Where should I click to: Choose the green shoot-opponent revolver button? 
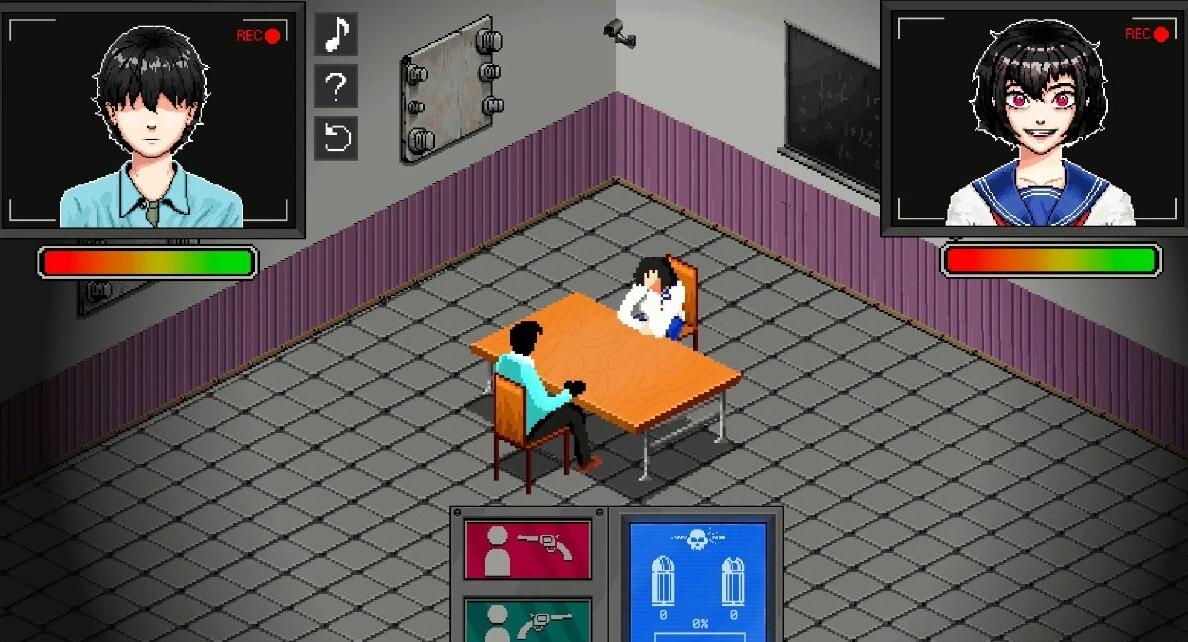(x=527, y=620)
